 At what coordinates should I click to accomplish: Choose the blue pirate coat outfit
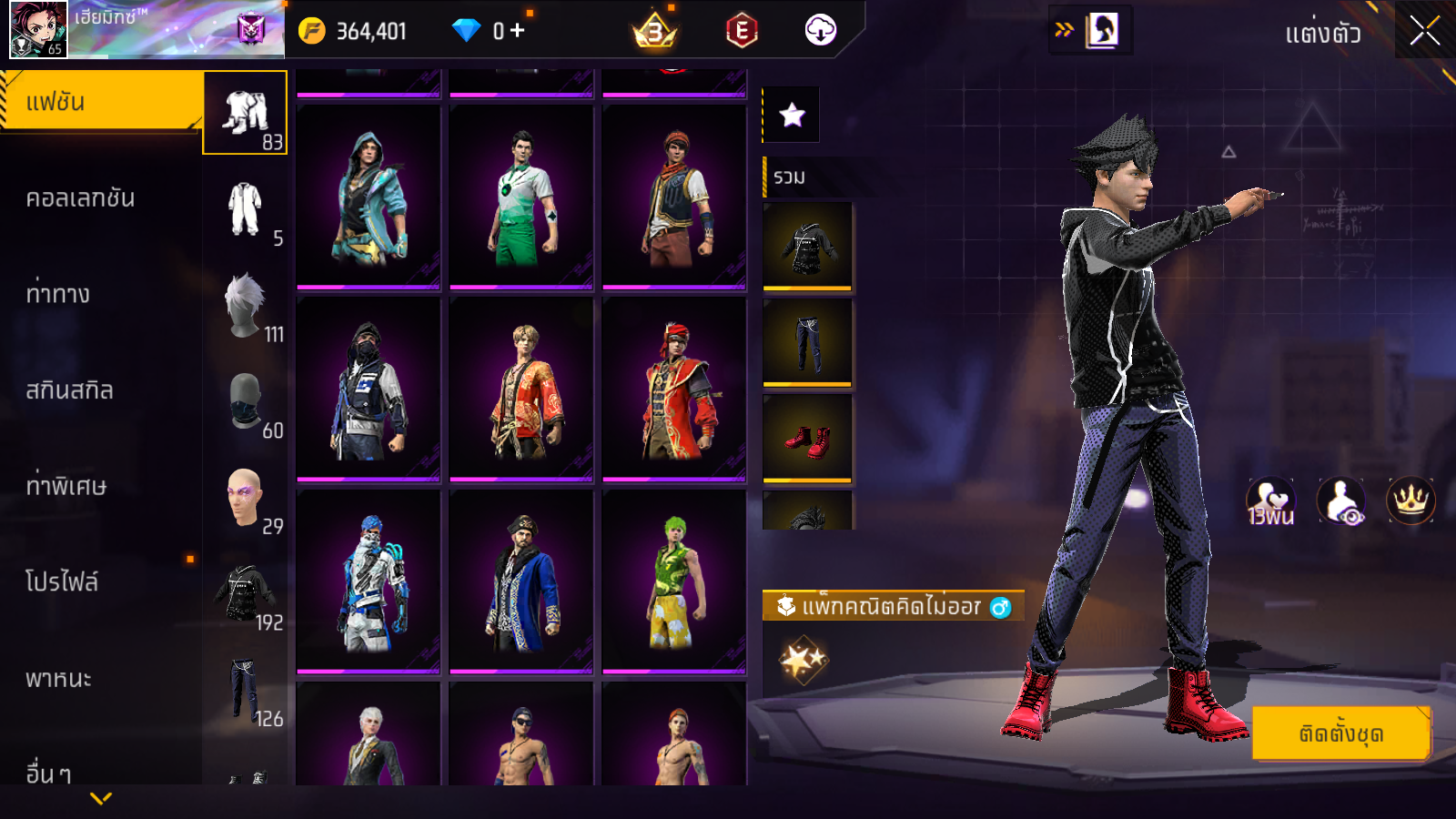(x=521, y=582)
